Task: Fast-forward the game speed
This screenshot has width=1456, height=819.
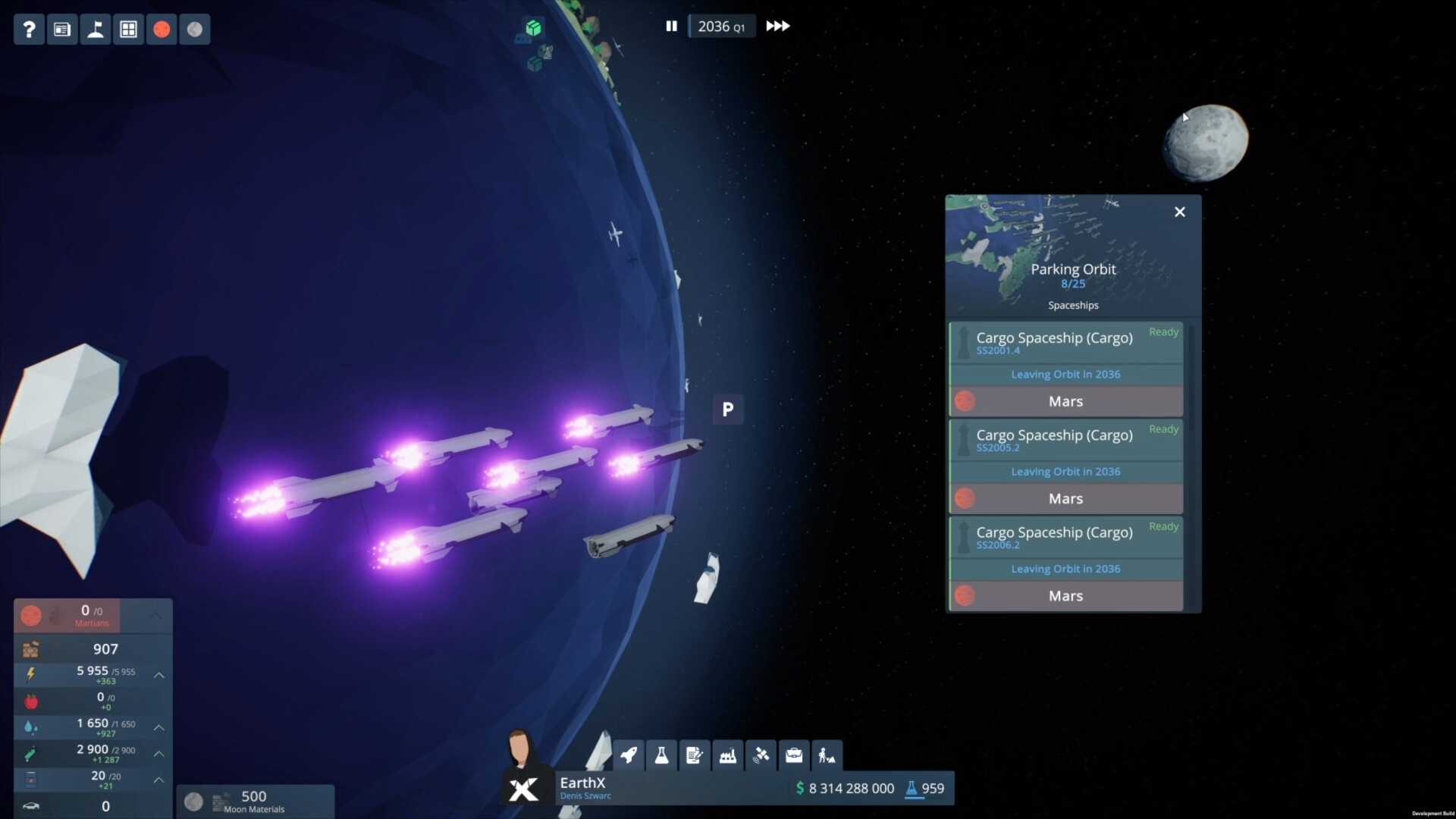Action: 778,26
